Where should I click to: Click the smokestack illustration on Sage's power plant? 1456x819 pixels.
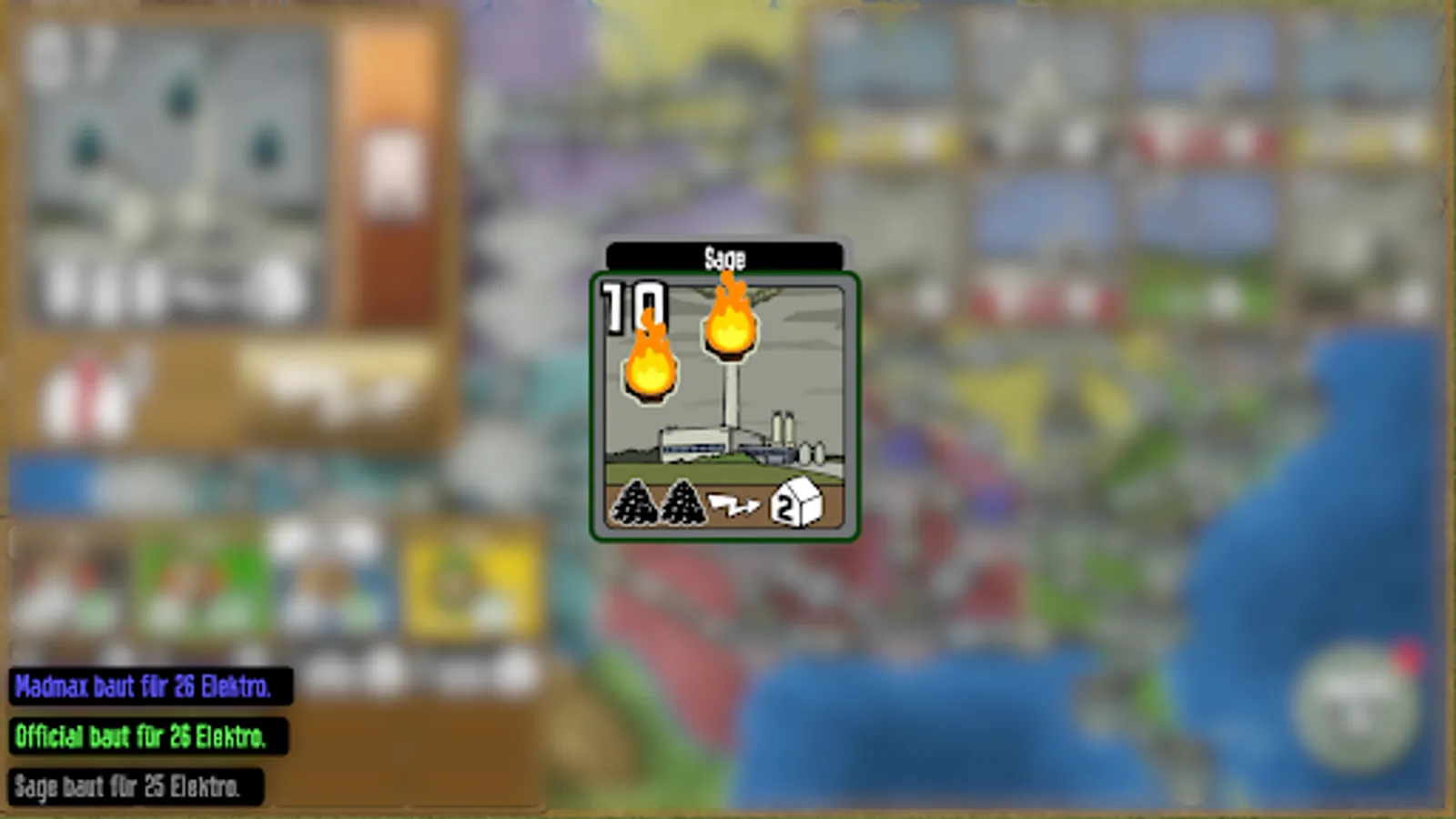(x=731, y=400)
